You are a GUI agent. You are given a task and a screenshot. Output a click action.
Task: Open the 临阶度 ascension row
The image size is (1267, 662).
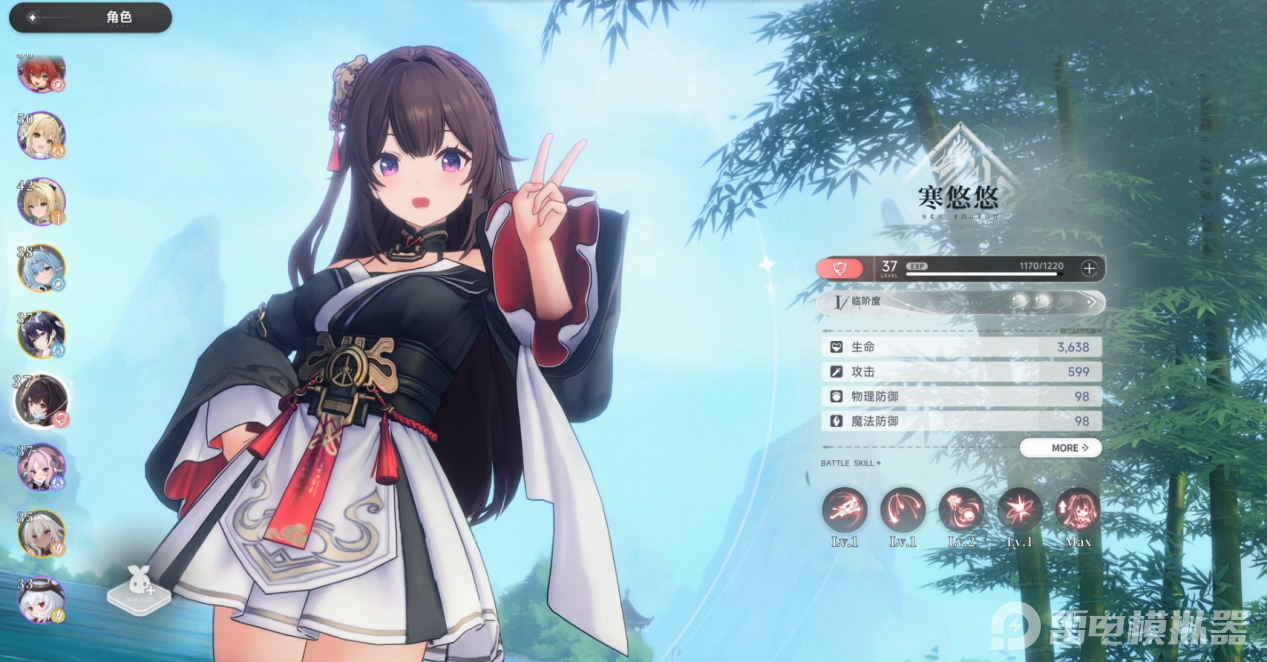960,301
